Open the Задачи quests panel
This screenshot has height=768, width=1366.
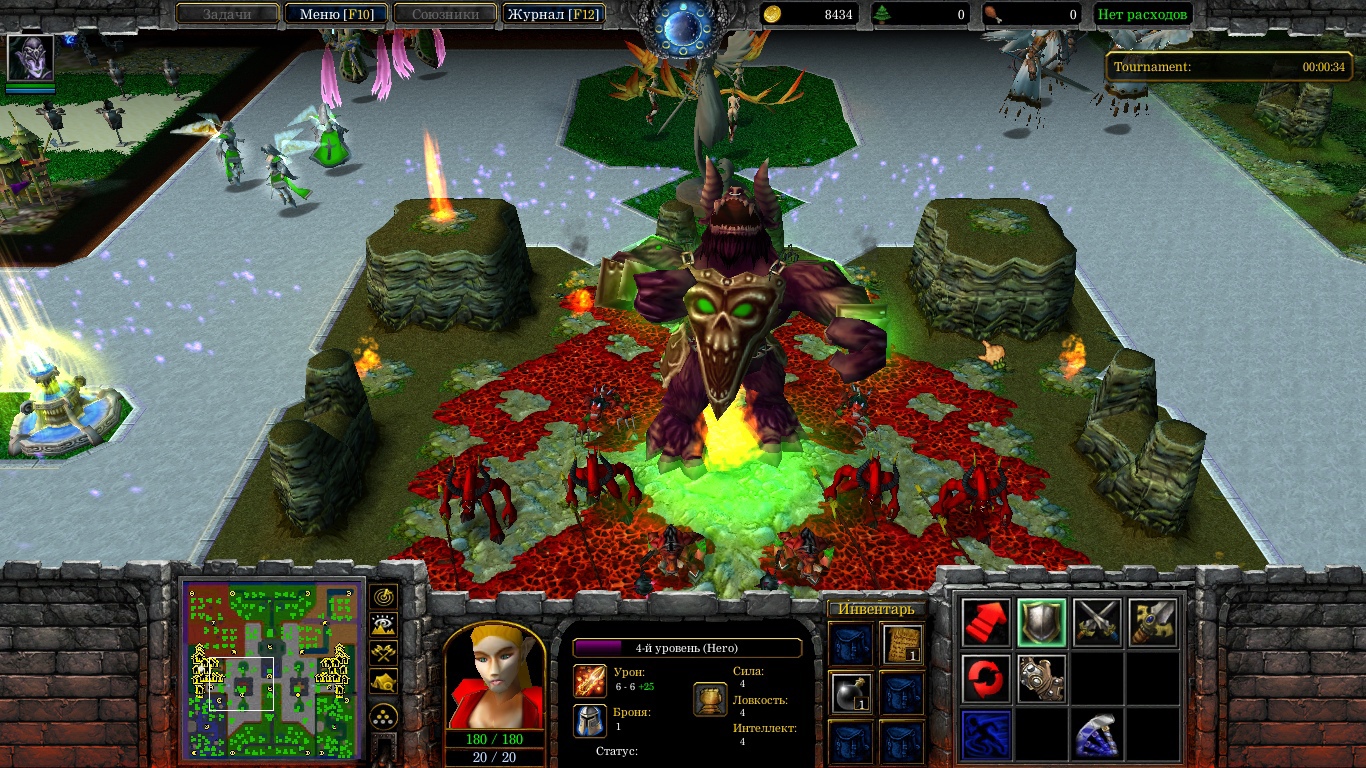[x=227, y=14]
